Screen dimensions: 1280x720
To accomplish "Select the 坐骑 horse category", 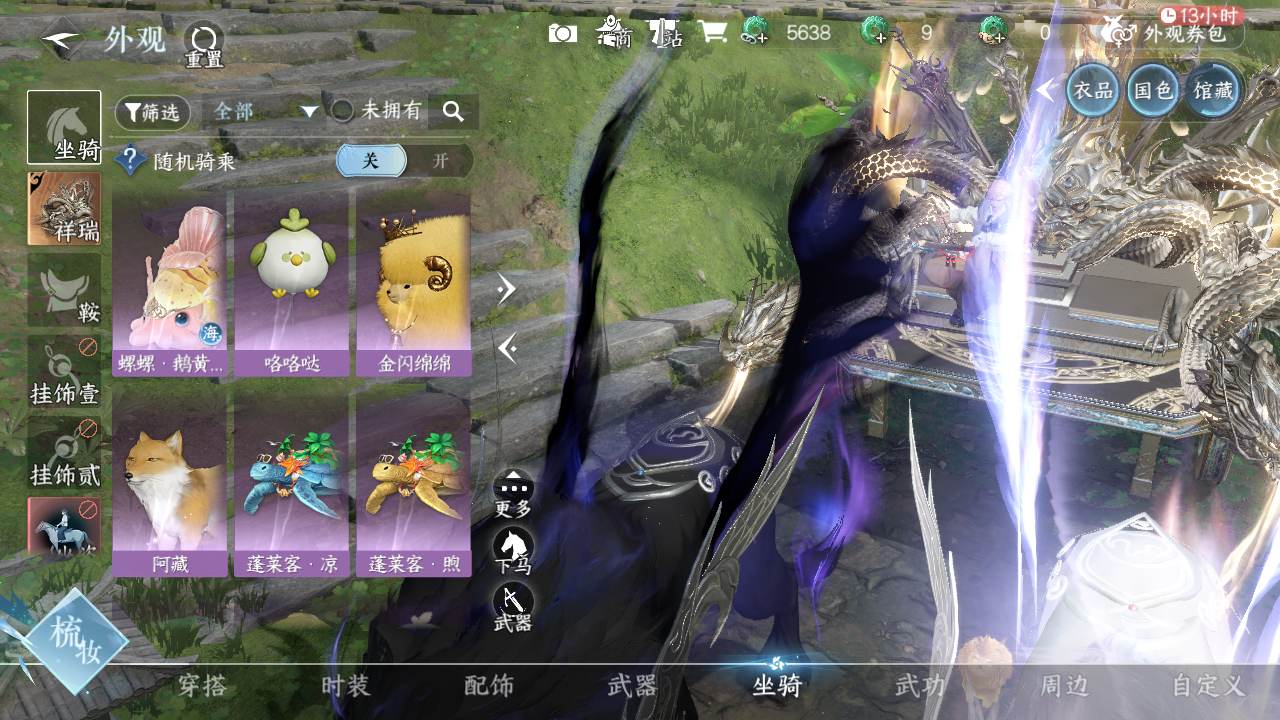I will click(64, 127).
